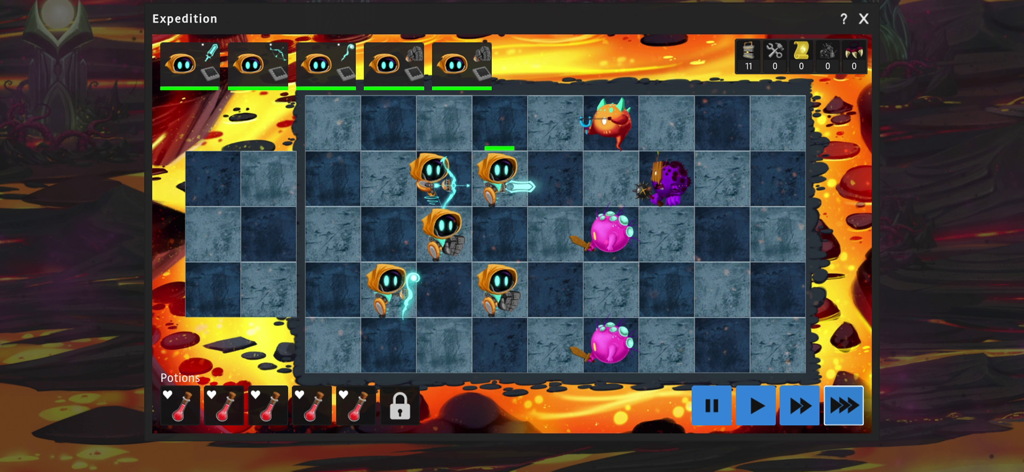Click the metal canister loot icon

coord(748,51)
